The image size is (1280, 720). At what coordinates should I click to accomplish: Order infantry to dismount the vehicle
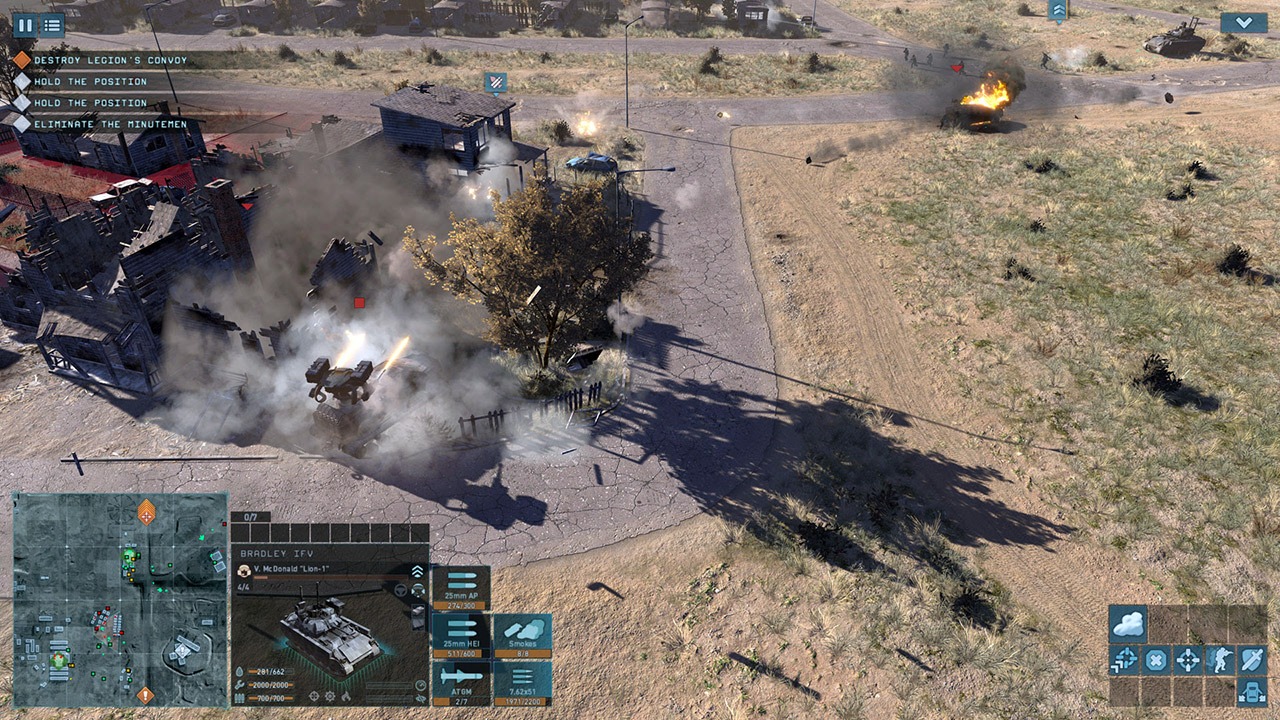click(1220, 659)
